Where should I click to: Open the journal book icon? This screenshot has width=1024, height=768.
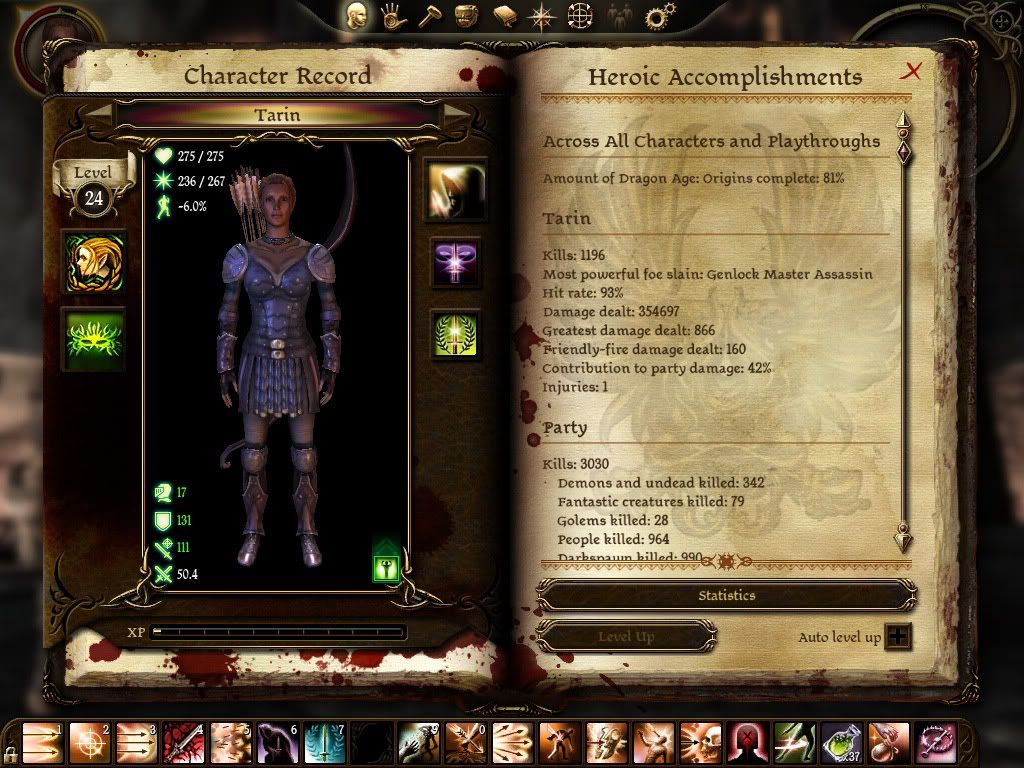coord(504,15)
